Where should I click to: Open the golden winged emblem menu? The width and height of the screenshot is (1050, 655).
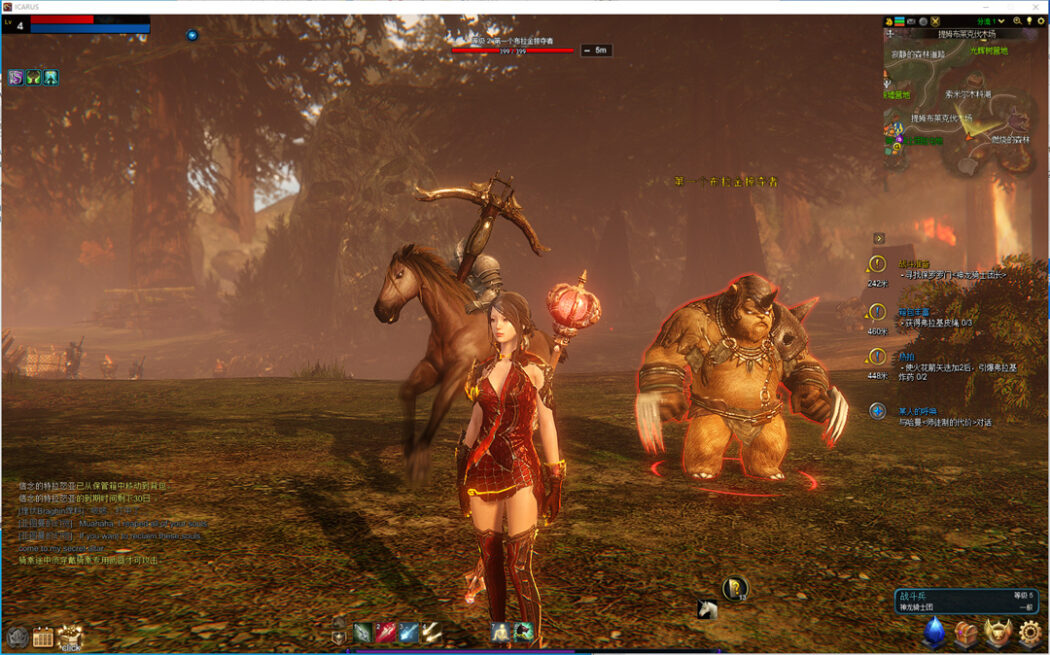click(x=998, y=632)
